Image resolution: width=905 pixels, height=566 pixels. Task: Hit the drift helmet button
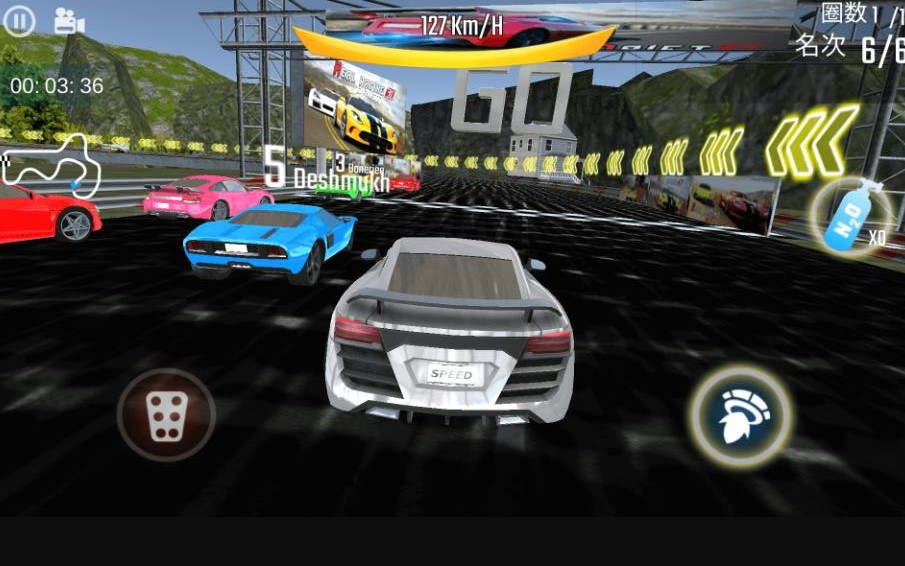point(741,416)
